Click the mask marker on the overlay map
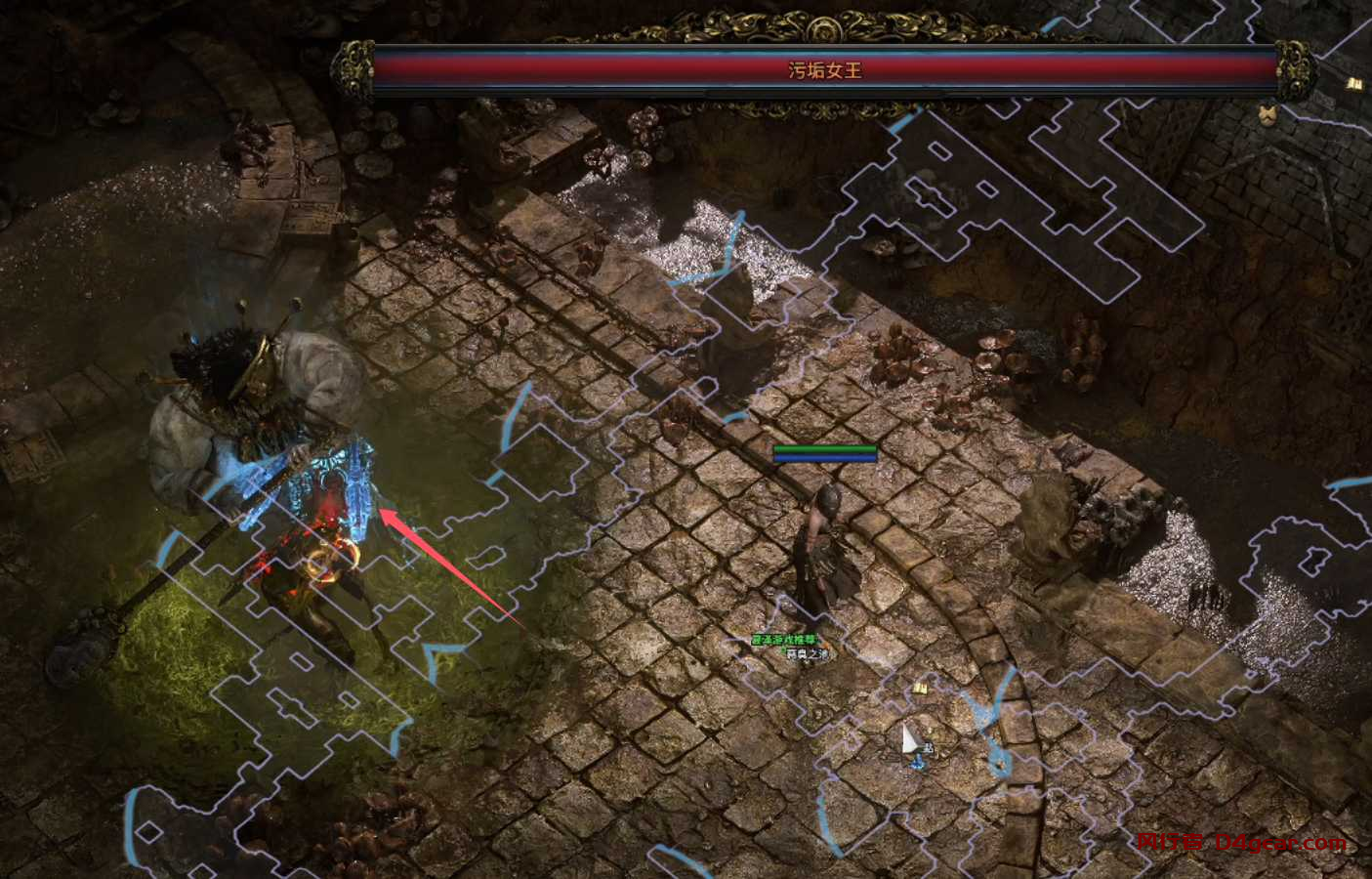Screen dimensions: 1372x879 1267,115
